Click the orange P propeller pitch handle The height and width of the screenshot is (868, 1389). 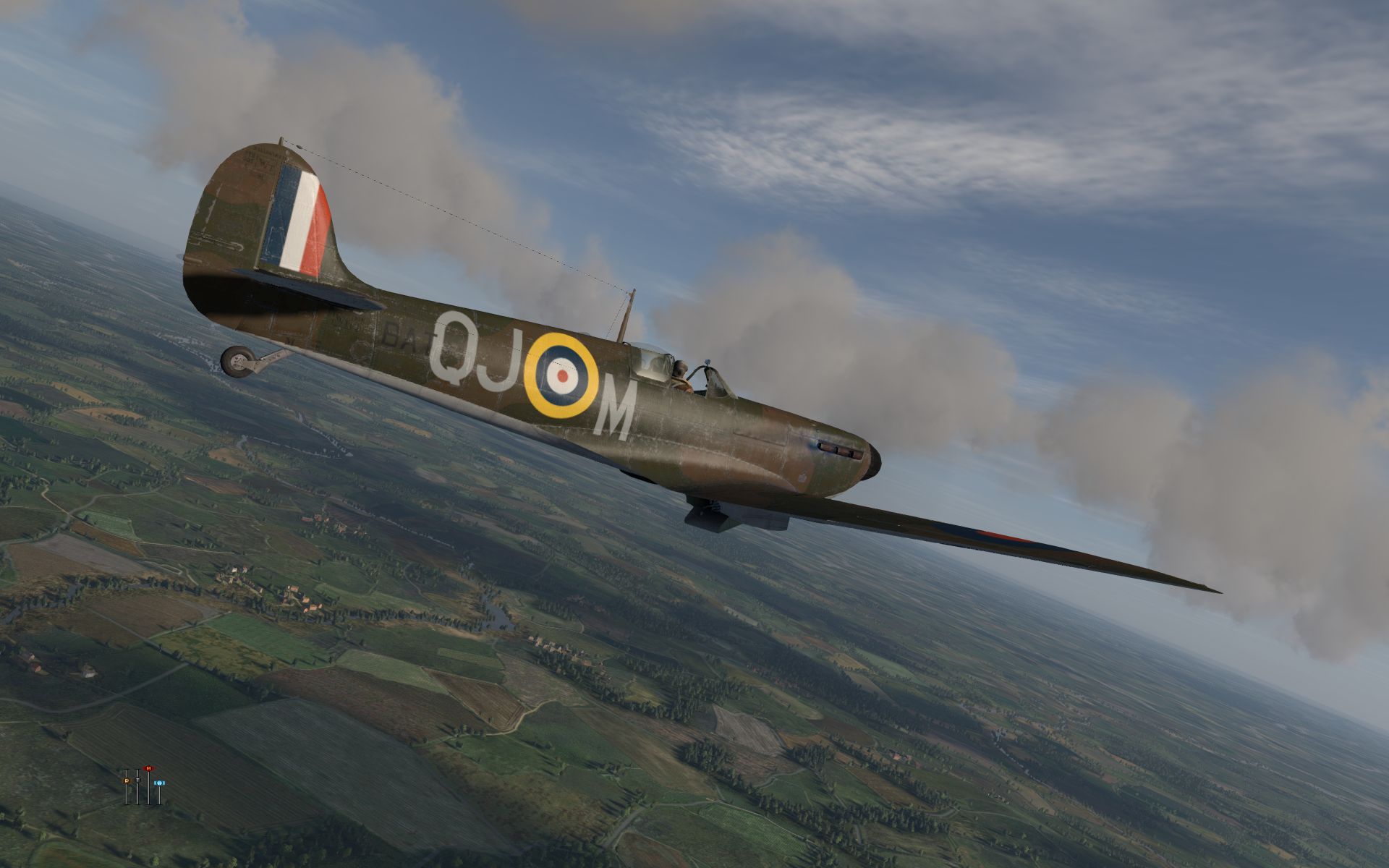(127, 781)
